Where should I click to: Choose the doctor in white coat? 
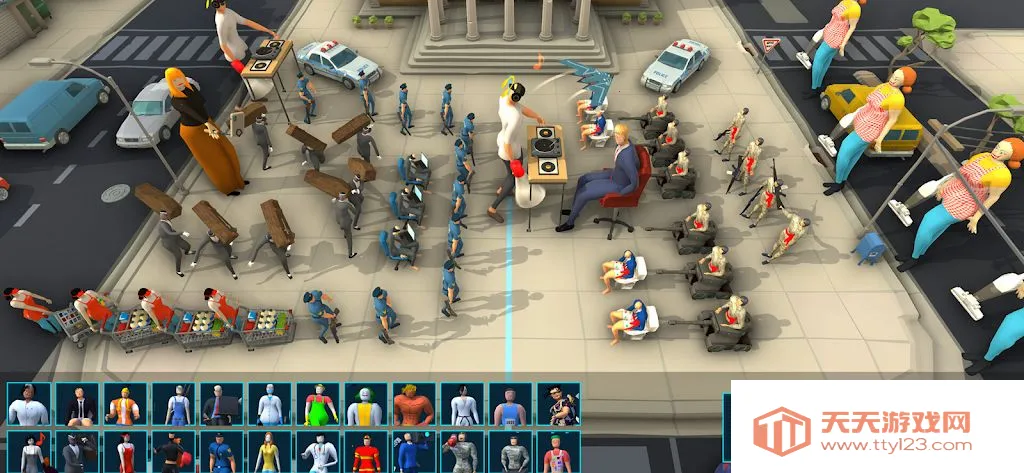click(x=317, y=453)
